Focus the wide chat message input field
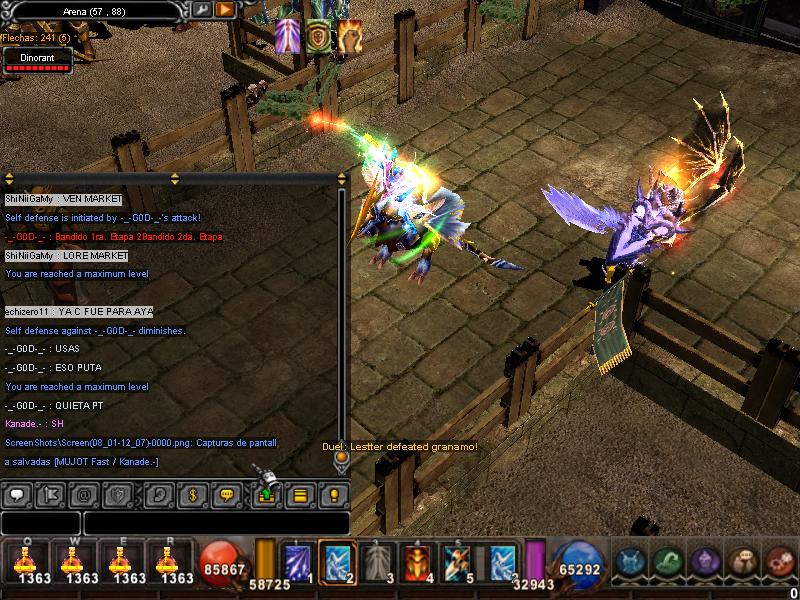The width and height of the screenshot is (800, 600). point(216,523)
